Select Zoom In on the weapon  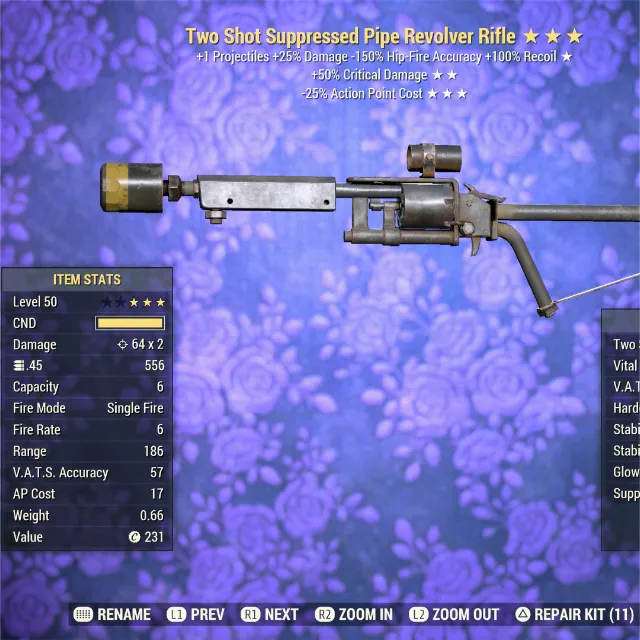(x=354, y=614)
